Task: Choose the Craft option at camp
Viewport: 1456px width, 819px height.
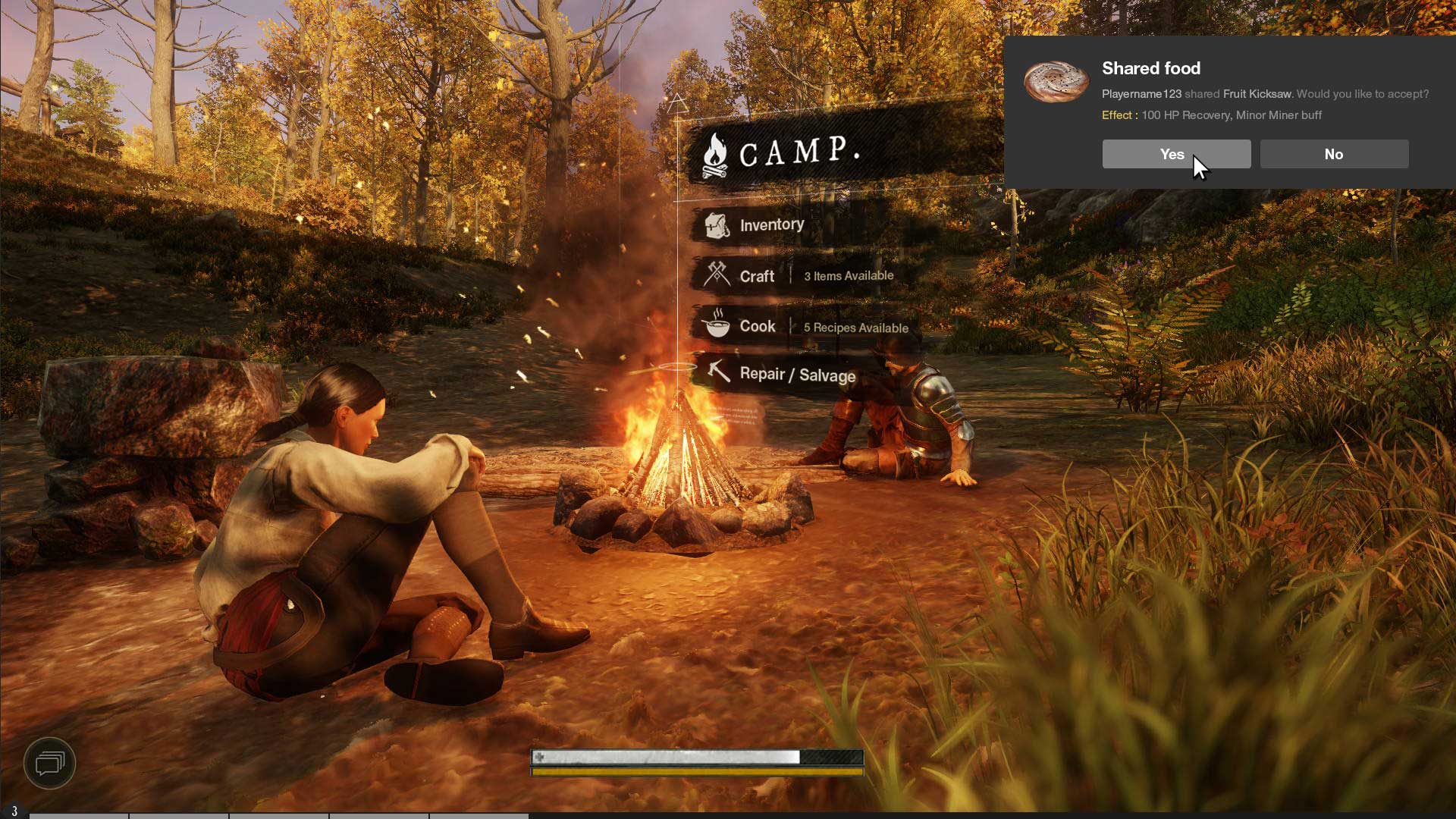Action: coord(757,276)
